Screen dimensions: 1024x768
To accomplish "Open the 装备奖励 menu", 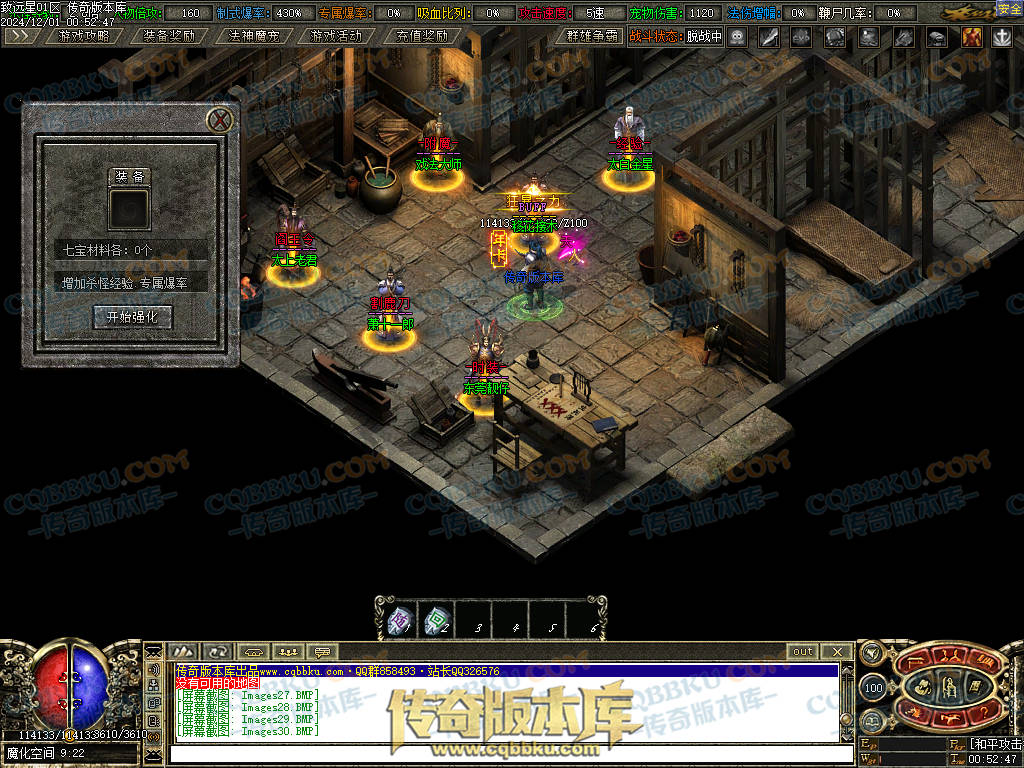I will point(168,36).
